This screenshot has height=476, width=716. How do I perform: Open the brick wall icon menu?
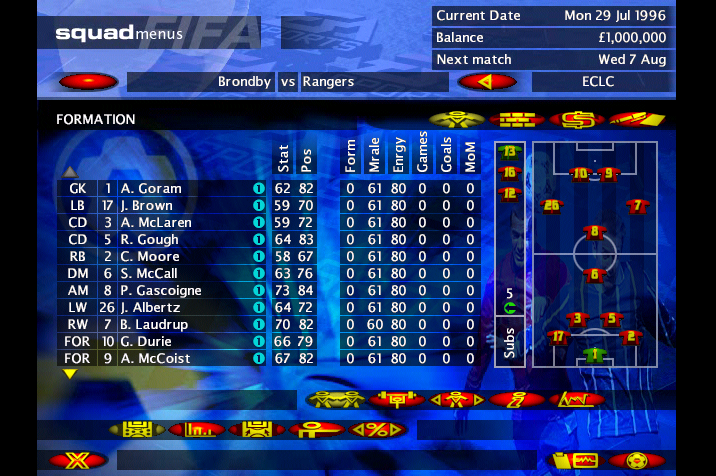tap(516, 119)
